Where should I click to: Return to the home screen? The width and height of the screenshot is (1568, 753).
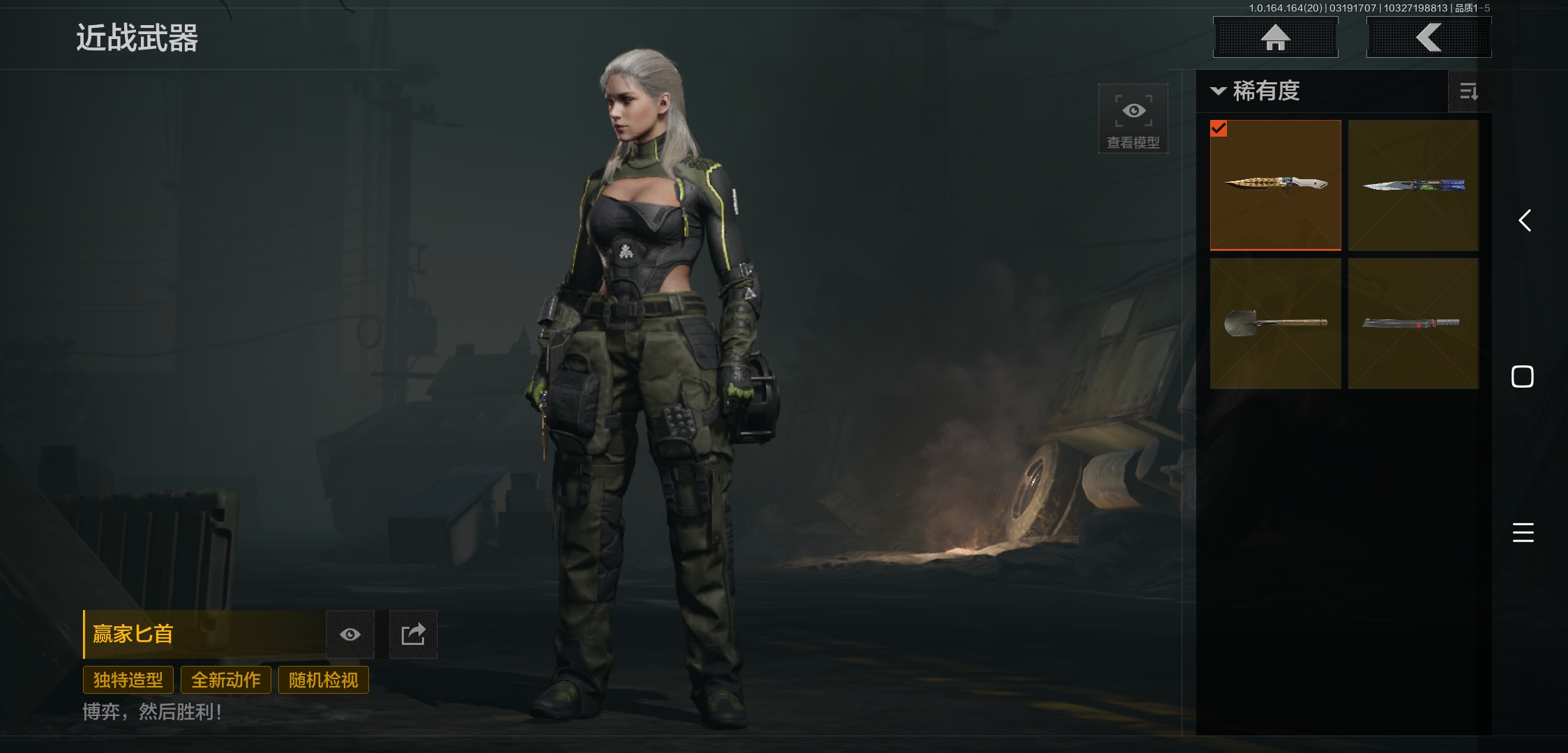(1275, 38)
